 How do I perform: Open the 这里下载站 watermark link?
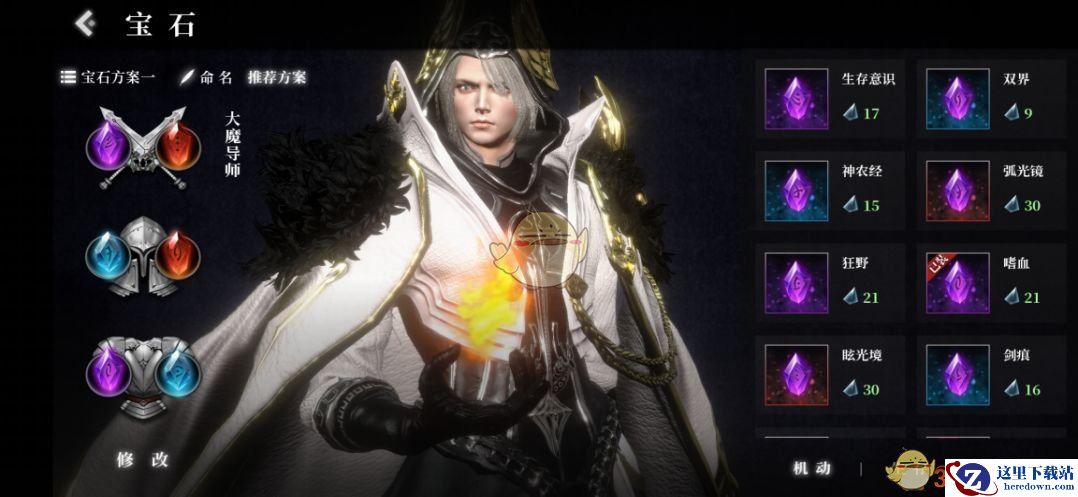1010,477
